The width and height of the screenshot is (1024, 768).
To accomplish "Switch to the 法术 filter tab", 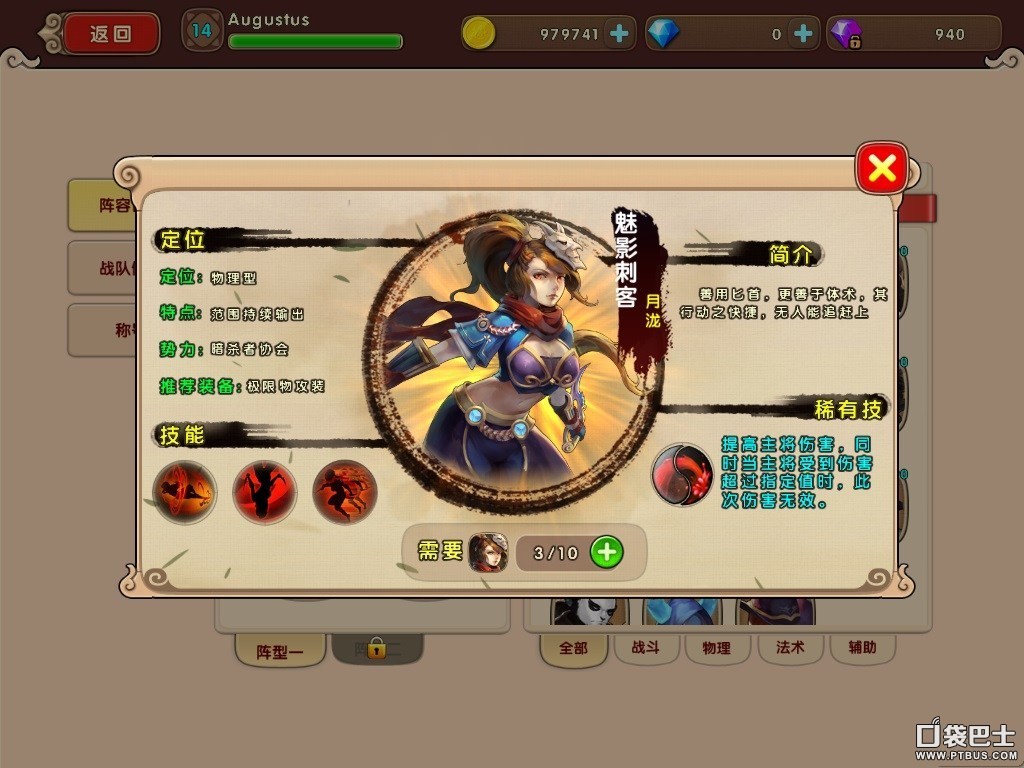I will (x=790, y=648).
